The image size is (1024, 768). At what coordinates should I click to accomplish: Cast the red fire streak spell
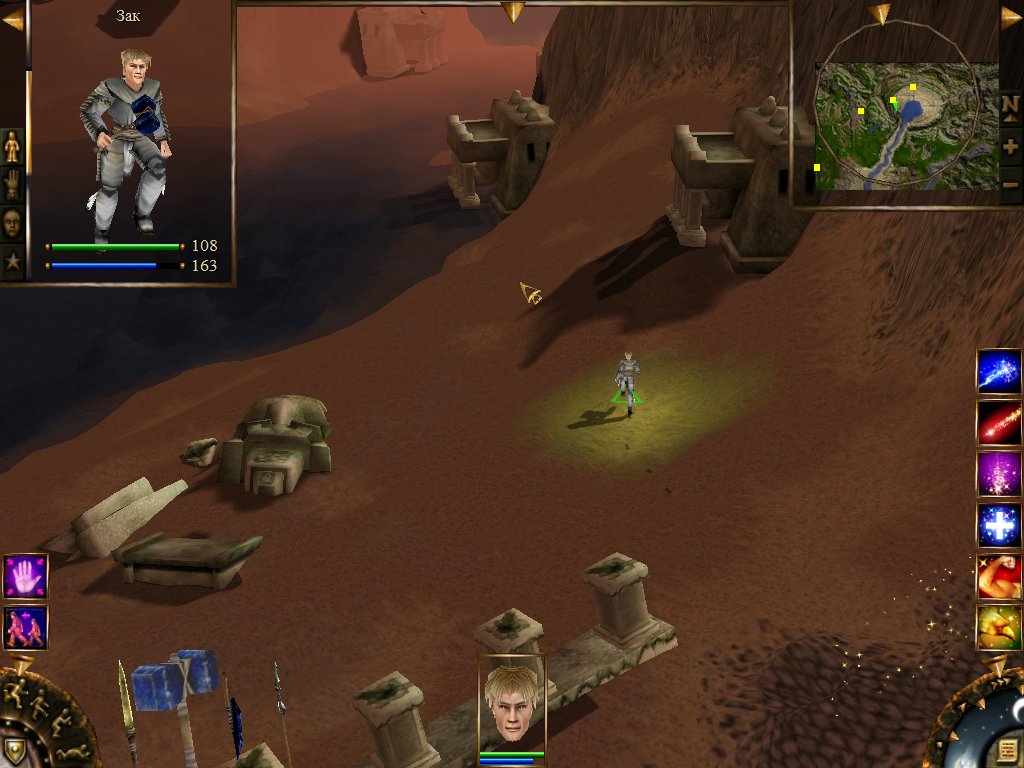click(998, 423)
